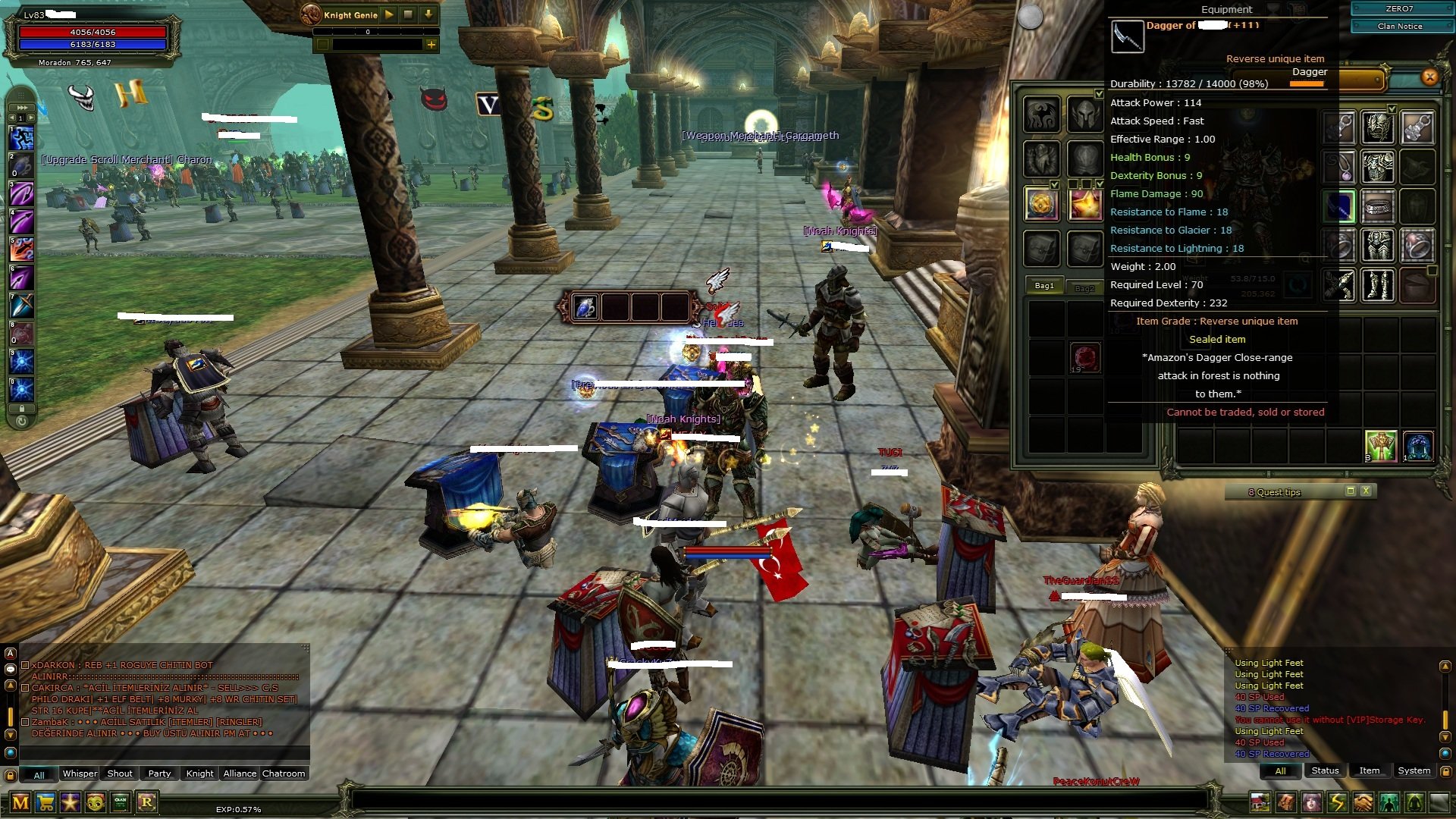Switch to the Chatroom tab
Screen dimensions: 1456x819
click(x=284, y=773)
